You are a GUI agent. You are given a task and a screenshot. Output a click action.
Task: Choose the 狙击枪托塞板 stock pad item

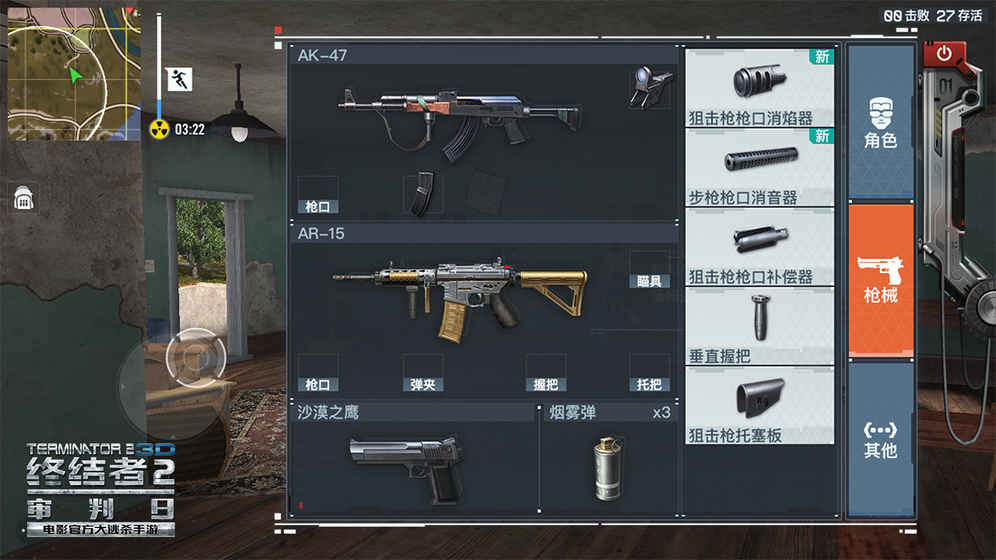point(760,405)
